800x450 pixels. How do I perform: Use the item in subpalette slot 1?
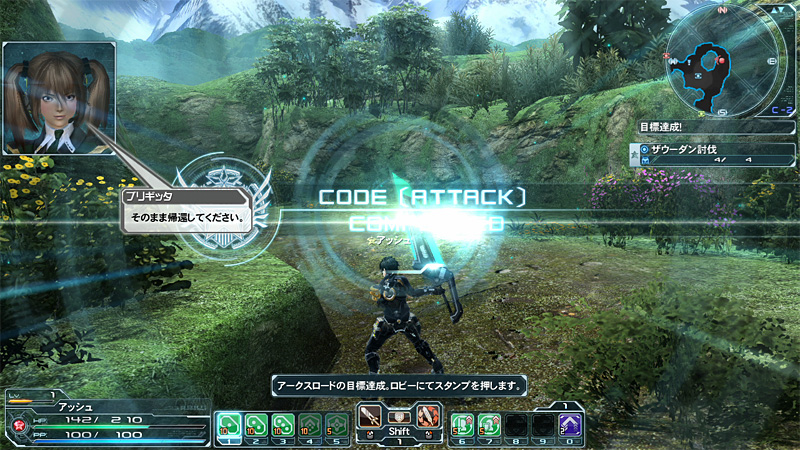click(x=230, y=425)
